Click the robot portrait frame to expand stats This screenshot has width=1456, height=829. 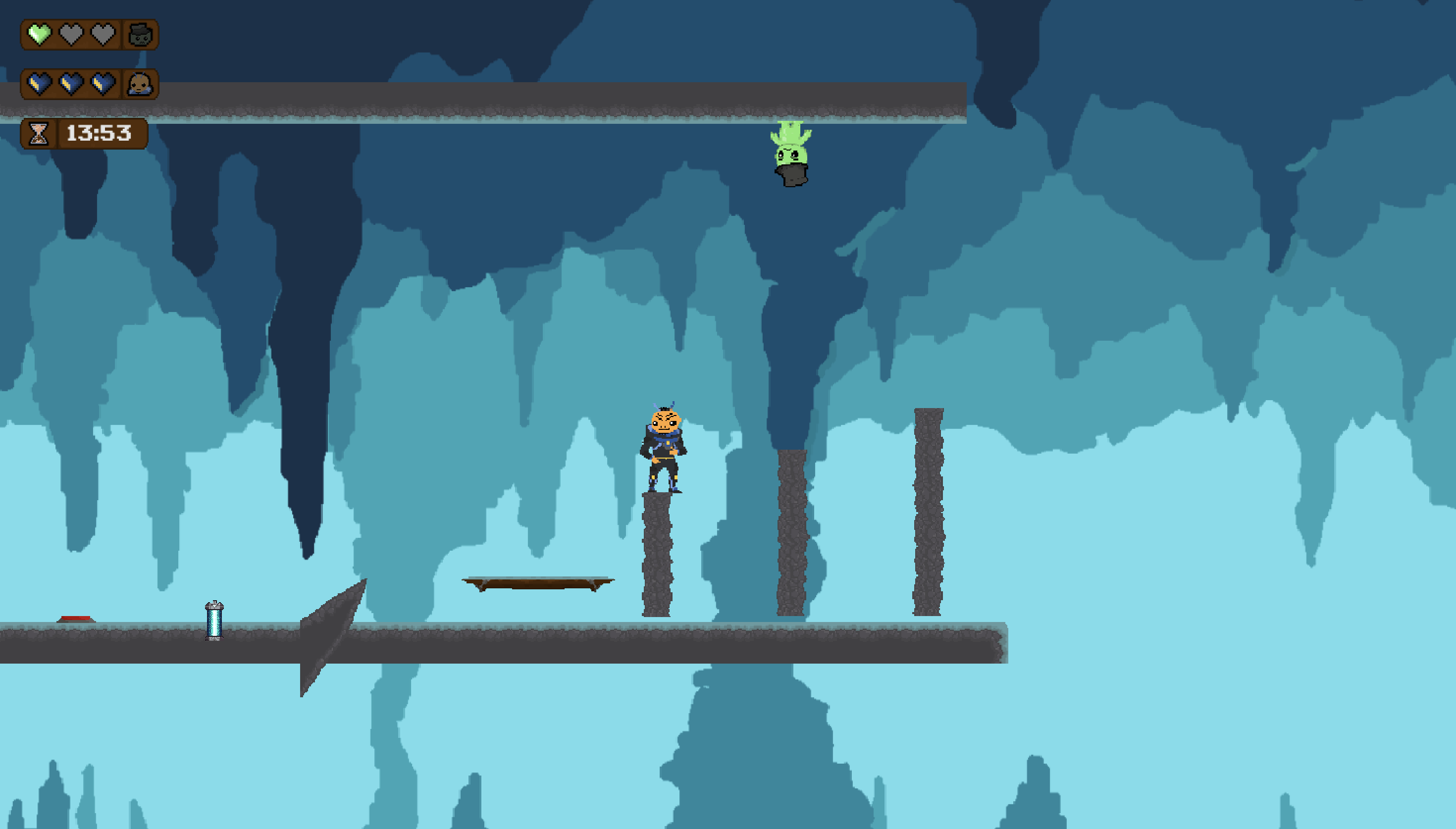click(141, 35)
